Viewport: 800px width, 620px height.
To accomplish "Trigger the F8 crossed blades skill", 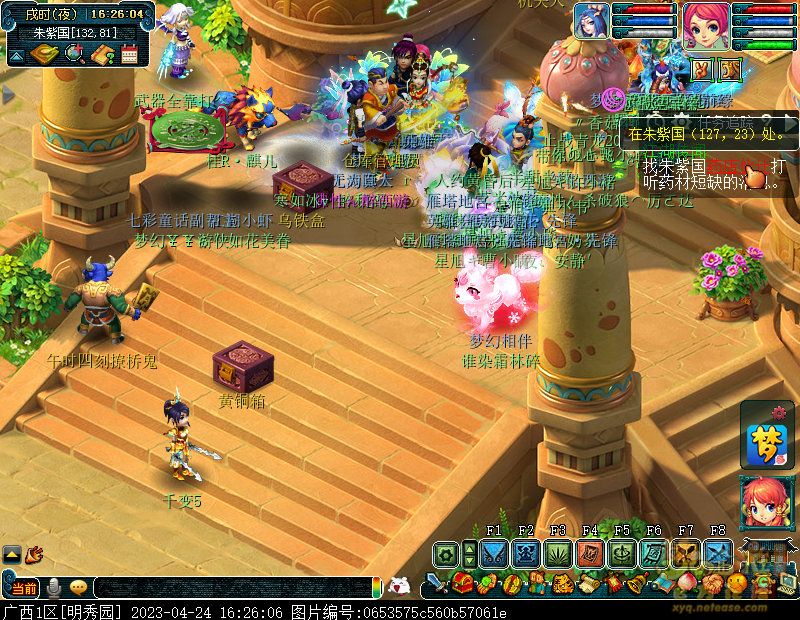I will 718,553.
